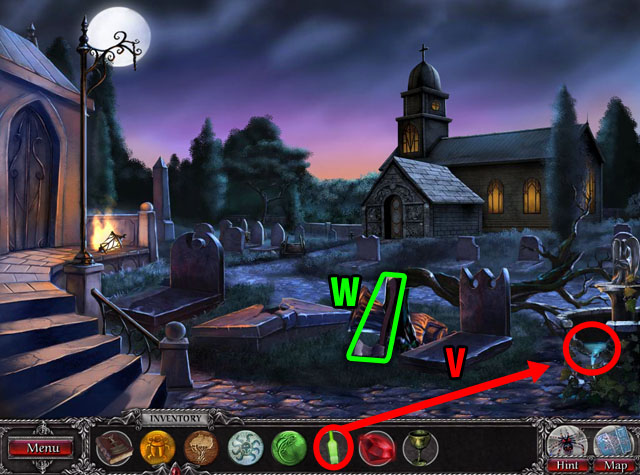Image resolution: width=640 pixels, height=475 pixels.
Task: Open the Menu button
Action: coord(43,448)
